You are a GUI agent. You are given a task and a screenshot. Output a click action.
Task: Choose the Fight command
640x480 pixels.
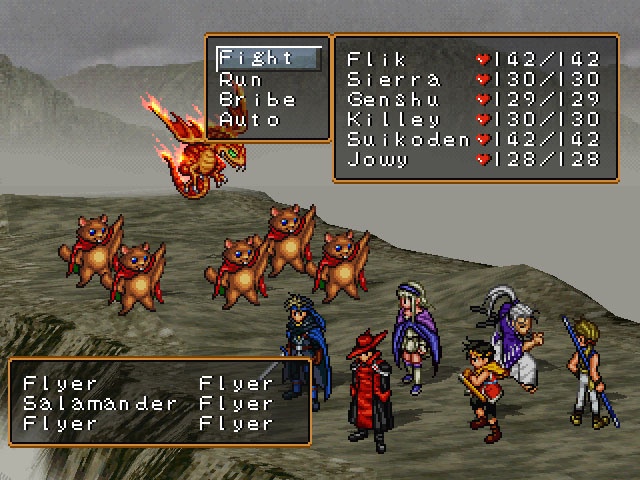(x=257, y=58)
